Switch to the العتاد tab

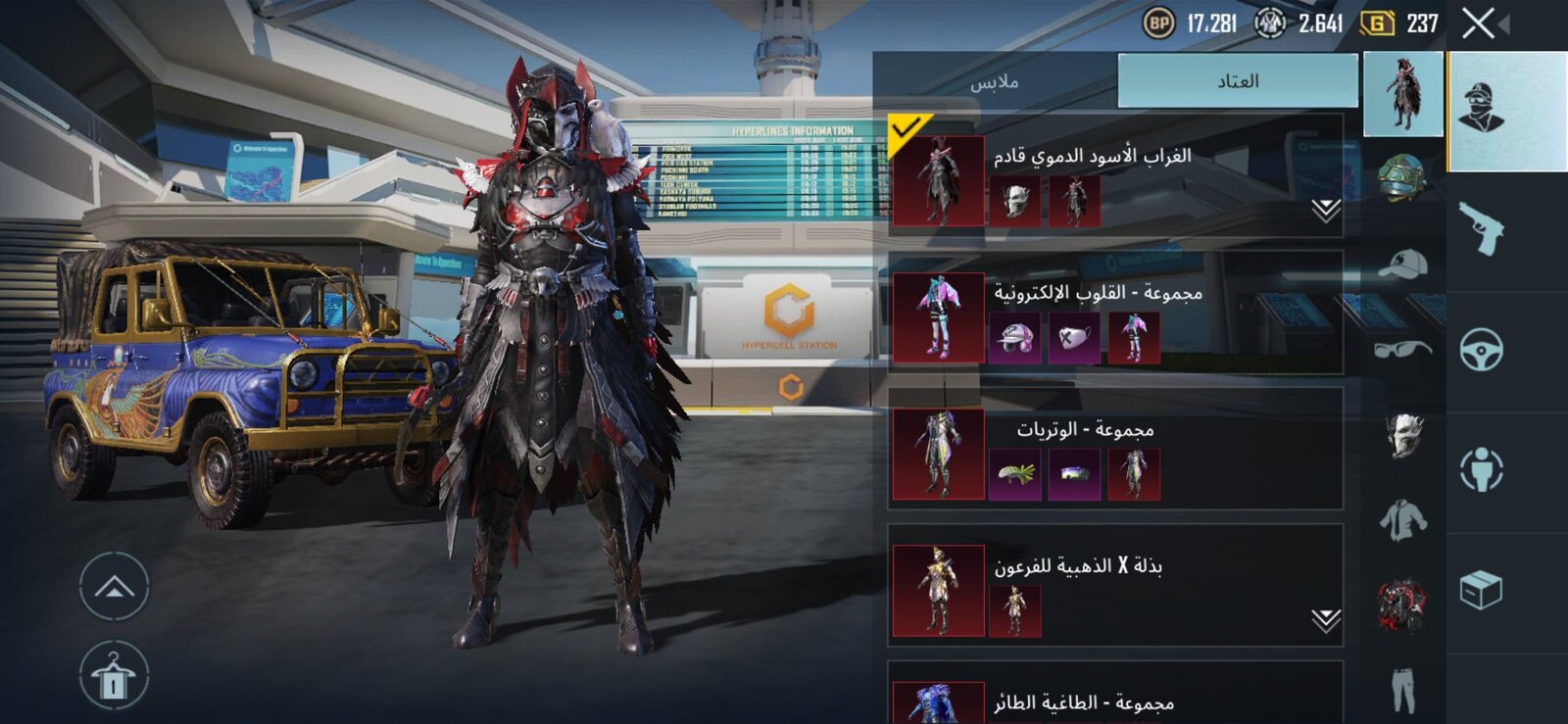pos(1238,81)
